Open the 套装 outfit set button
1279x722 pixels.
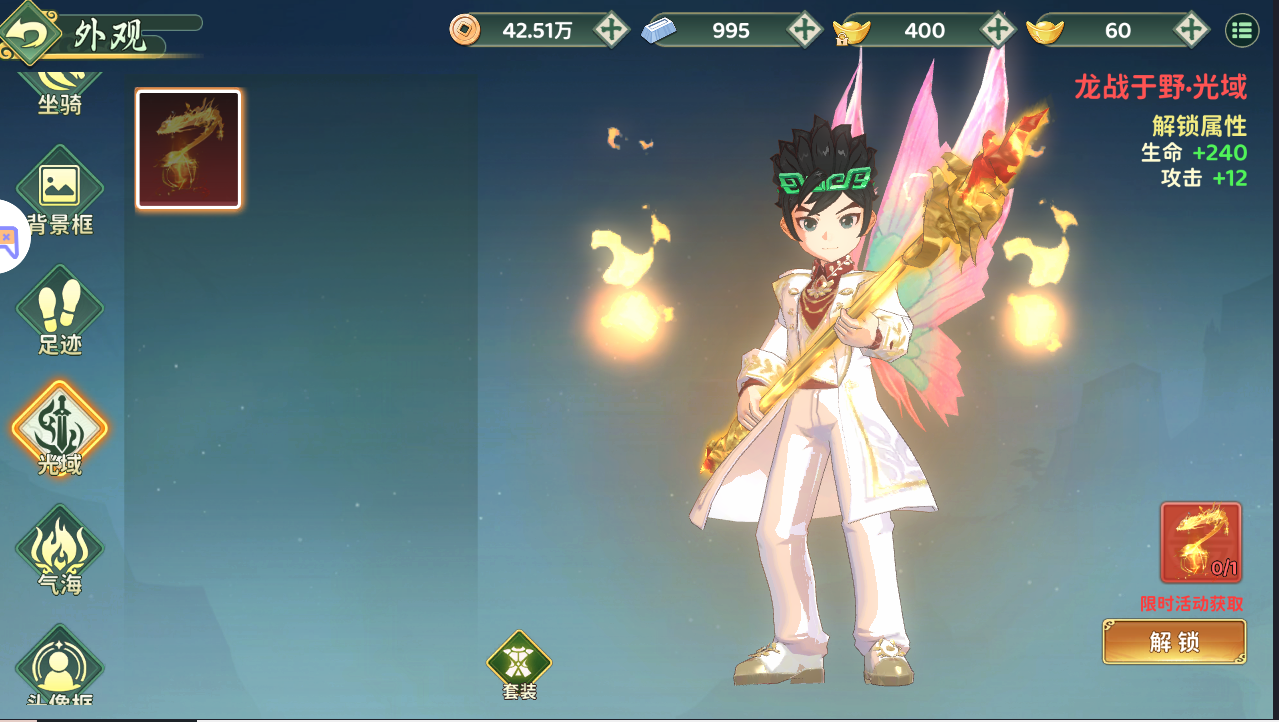coord(519,664)
